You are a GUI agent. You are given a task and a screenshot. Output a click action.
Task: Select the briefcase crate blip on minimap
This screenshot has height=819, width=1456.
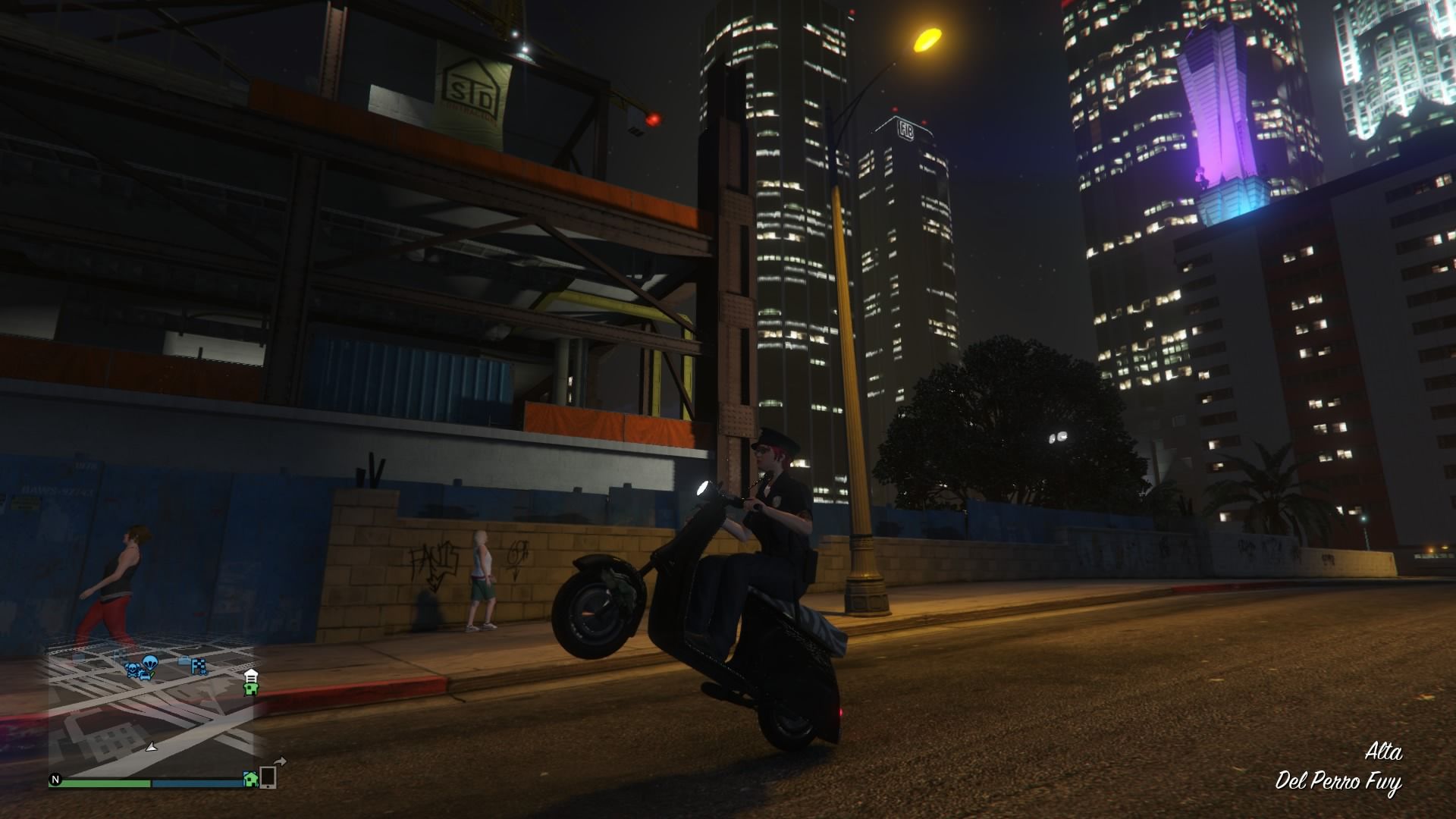click(x=184, y=660)
